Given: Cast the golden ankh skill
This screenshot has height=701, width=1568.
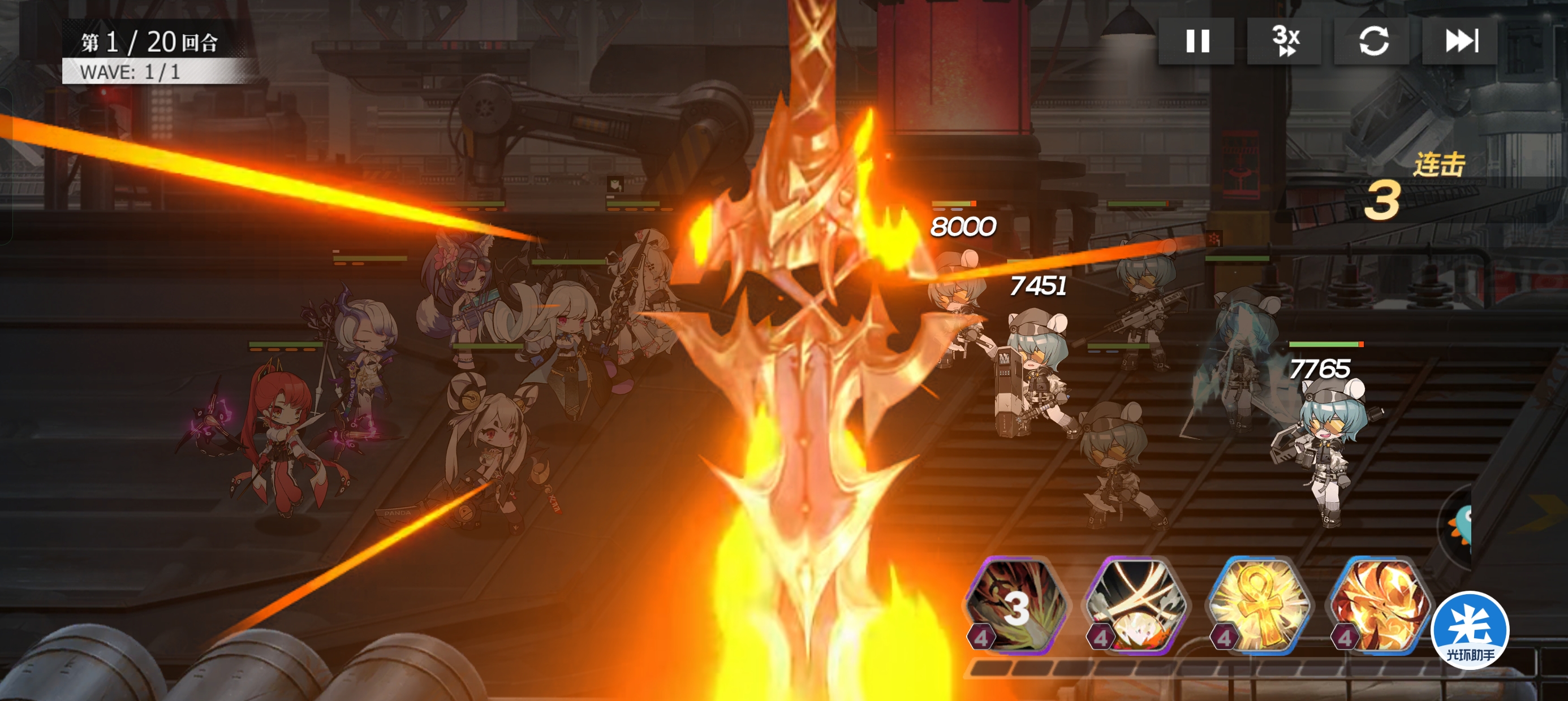Looking at the screenshot, I should click(1259, 605).
